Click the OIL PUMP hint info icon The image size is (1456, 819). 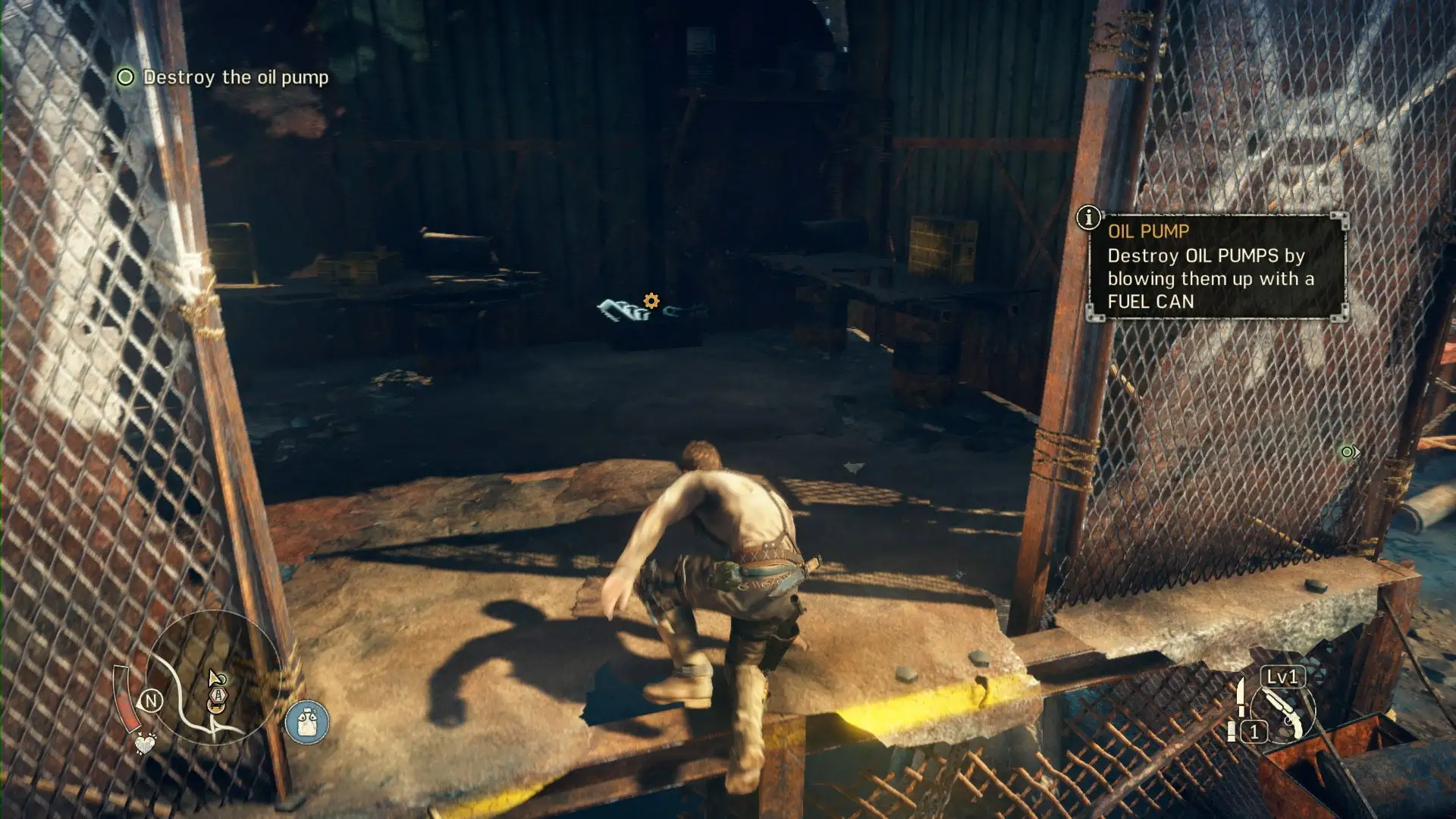click(1088, 218)
